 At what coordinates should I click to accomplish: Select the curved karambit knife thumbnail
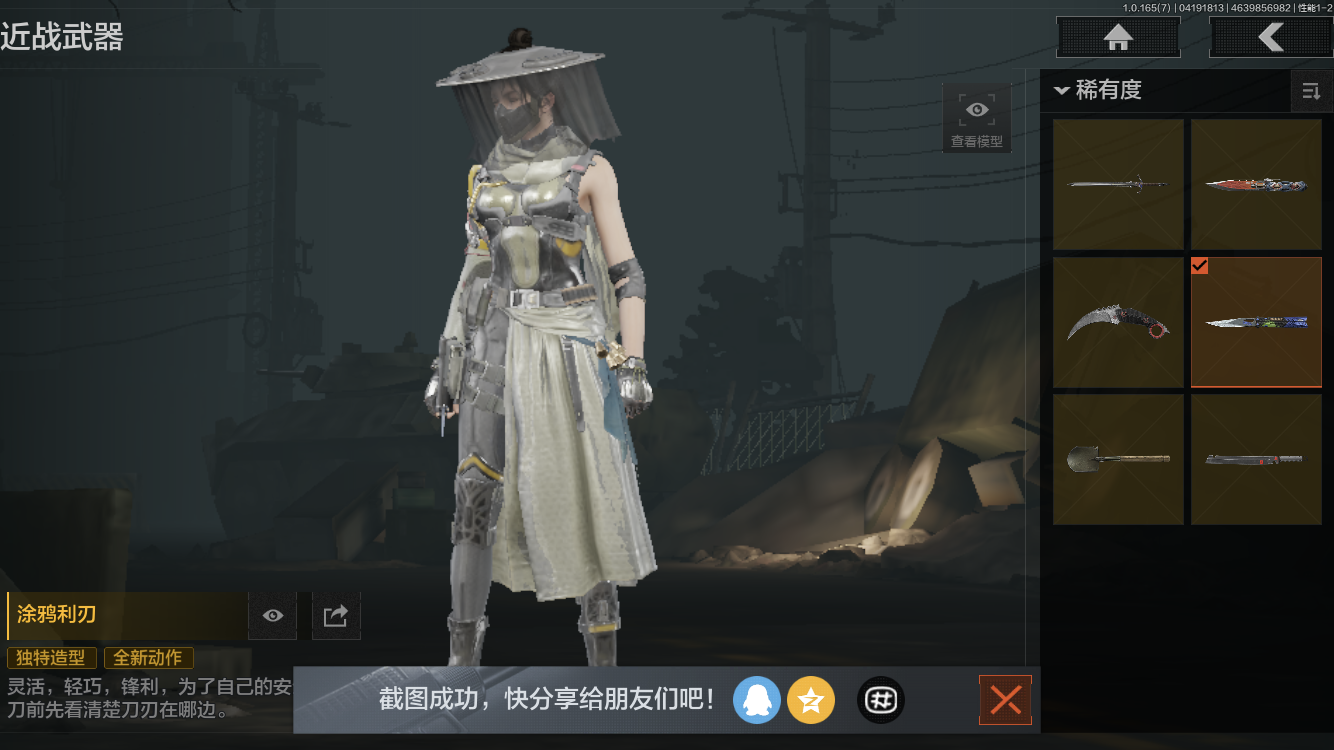pyautogui.click(x=1118, y=322)
